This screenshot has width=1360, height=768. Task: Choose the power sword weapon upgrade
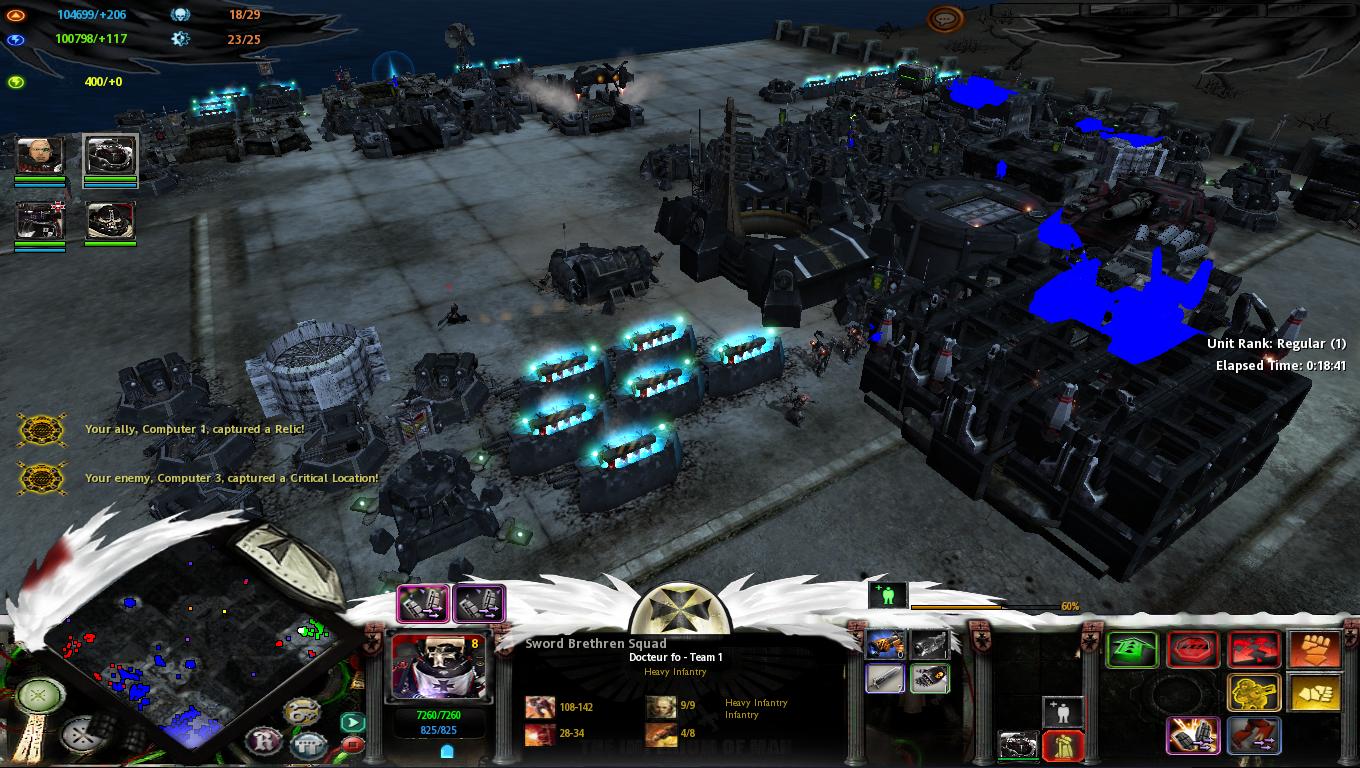click(885, 679)
